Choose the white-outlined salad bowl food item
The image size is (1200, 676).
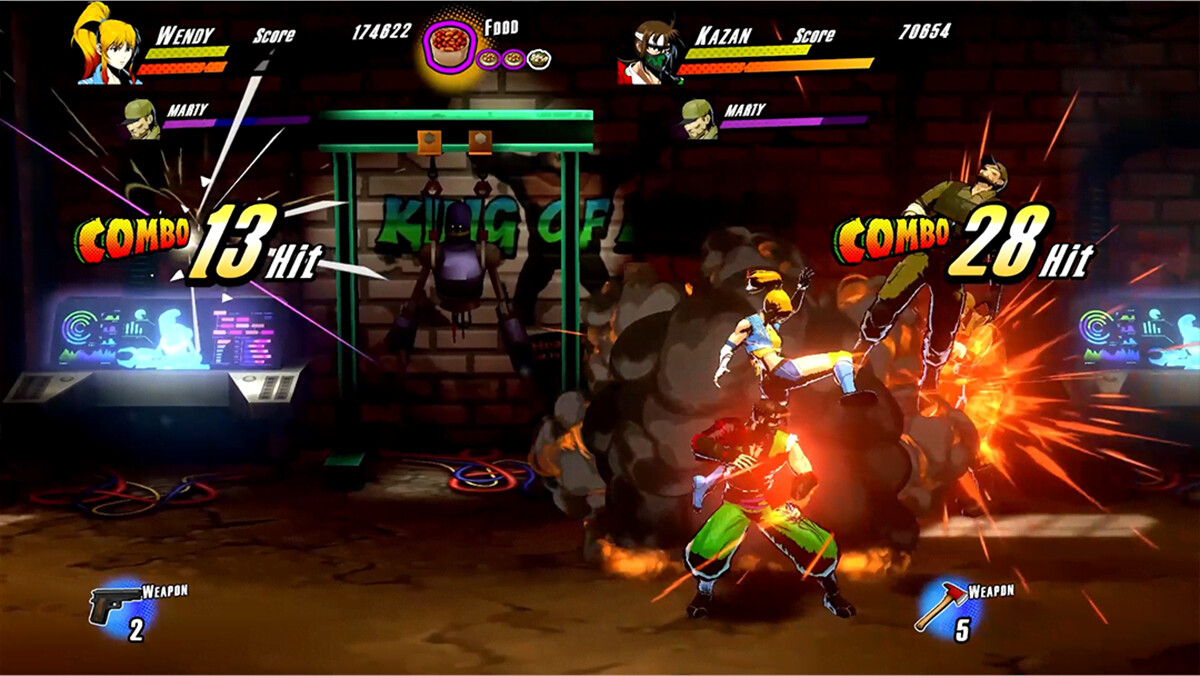(539, 59)
